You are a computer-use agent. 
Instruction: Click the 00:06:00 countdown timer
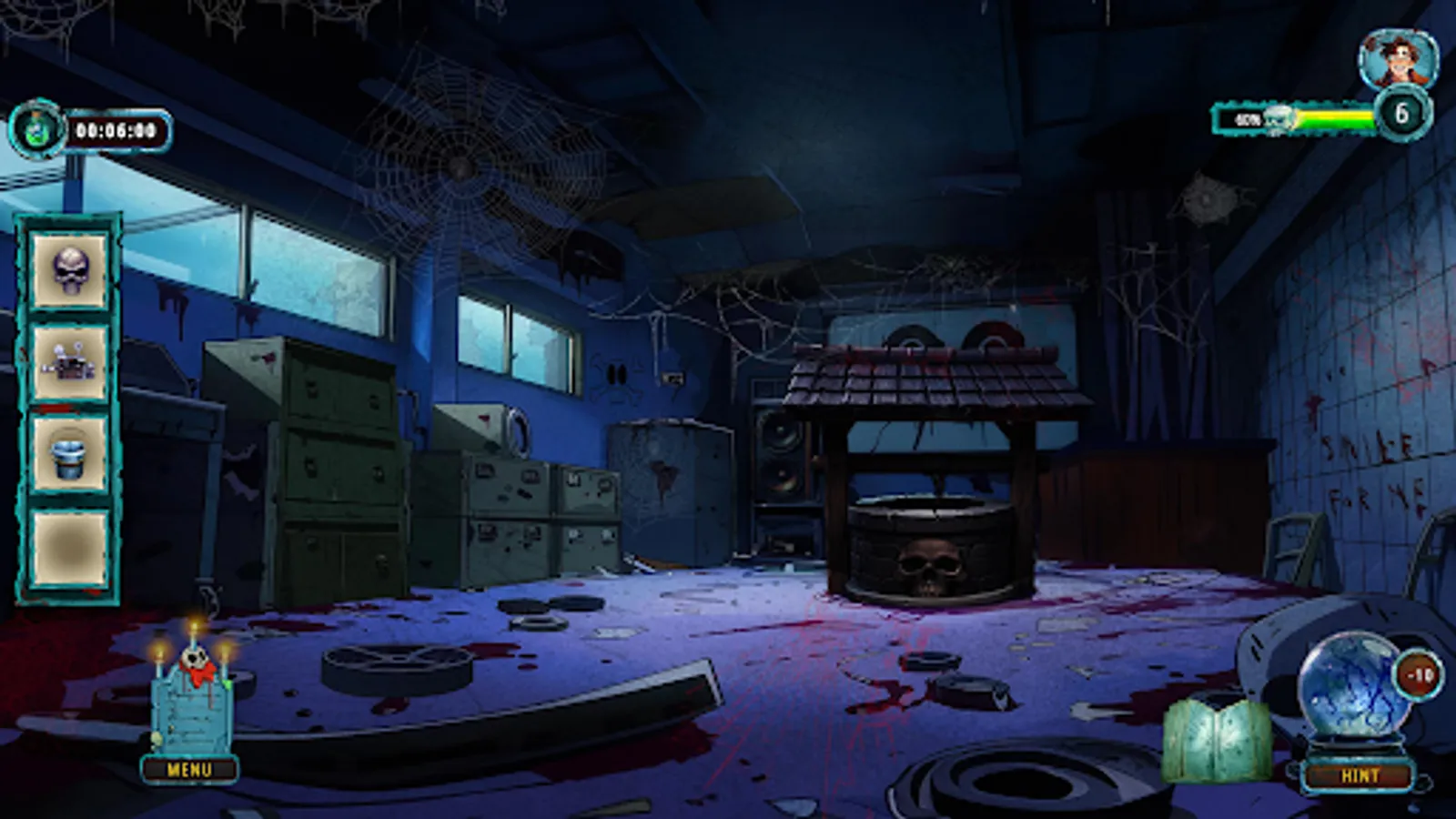117,129
